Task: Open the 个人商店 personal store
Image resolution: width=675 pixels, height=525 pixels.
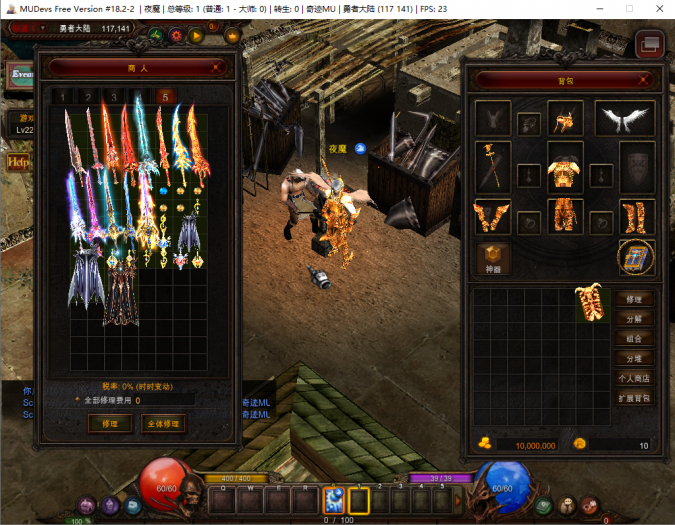Action: click(x=634, y=378)
